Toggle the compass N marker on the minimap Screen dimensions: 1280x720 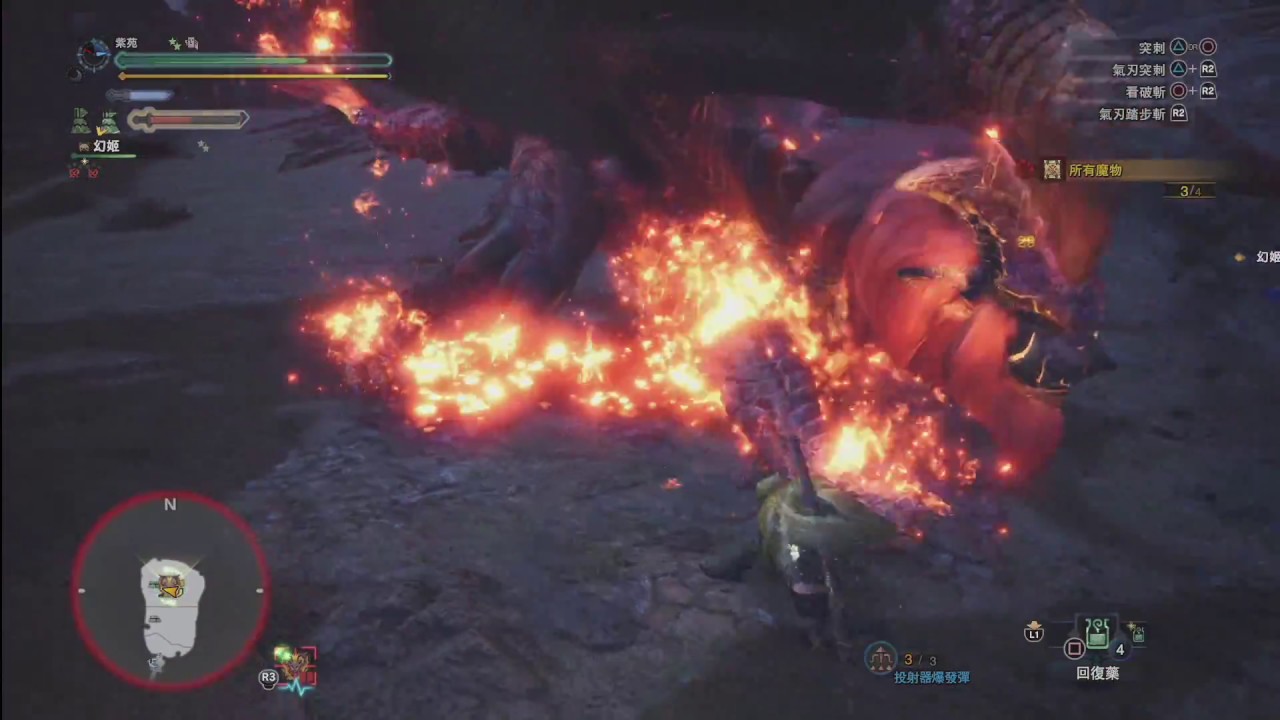tap(169, 505)
